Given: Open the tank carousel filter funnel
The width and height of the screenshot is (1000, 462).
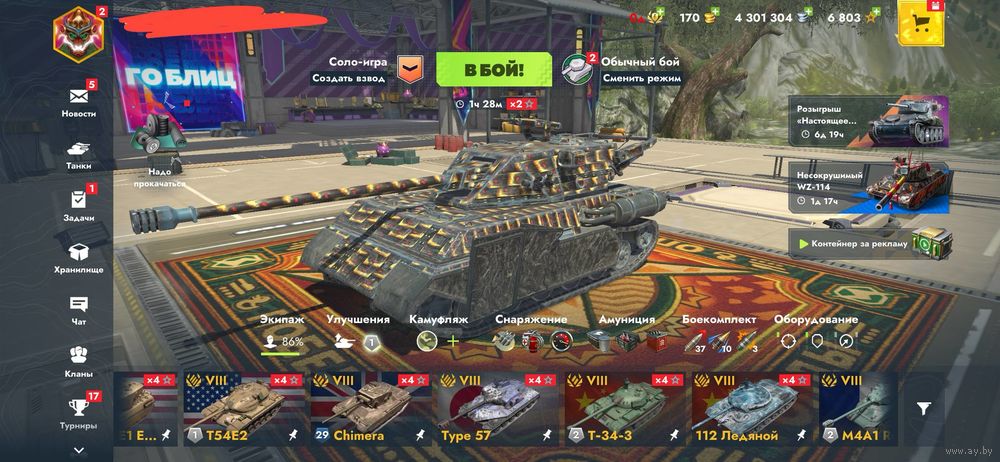Looking at the screenshot, I should pyautogui.click(x=925, y=408).
